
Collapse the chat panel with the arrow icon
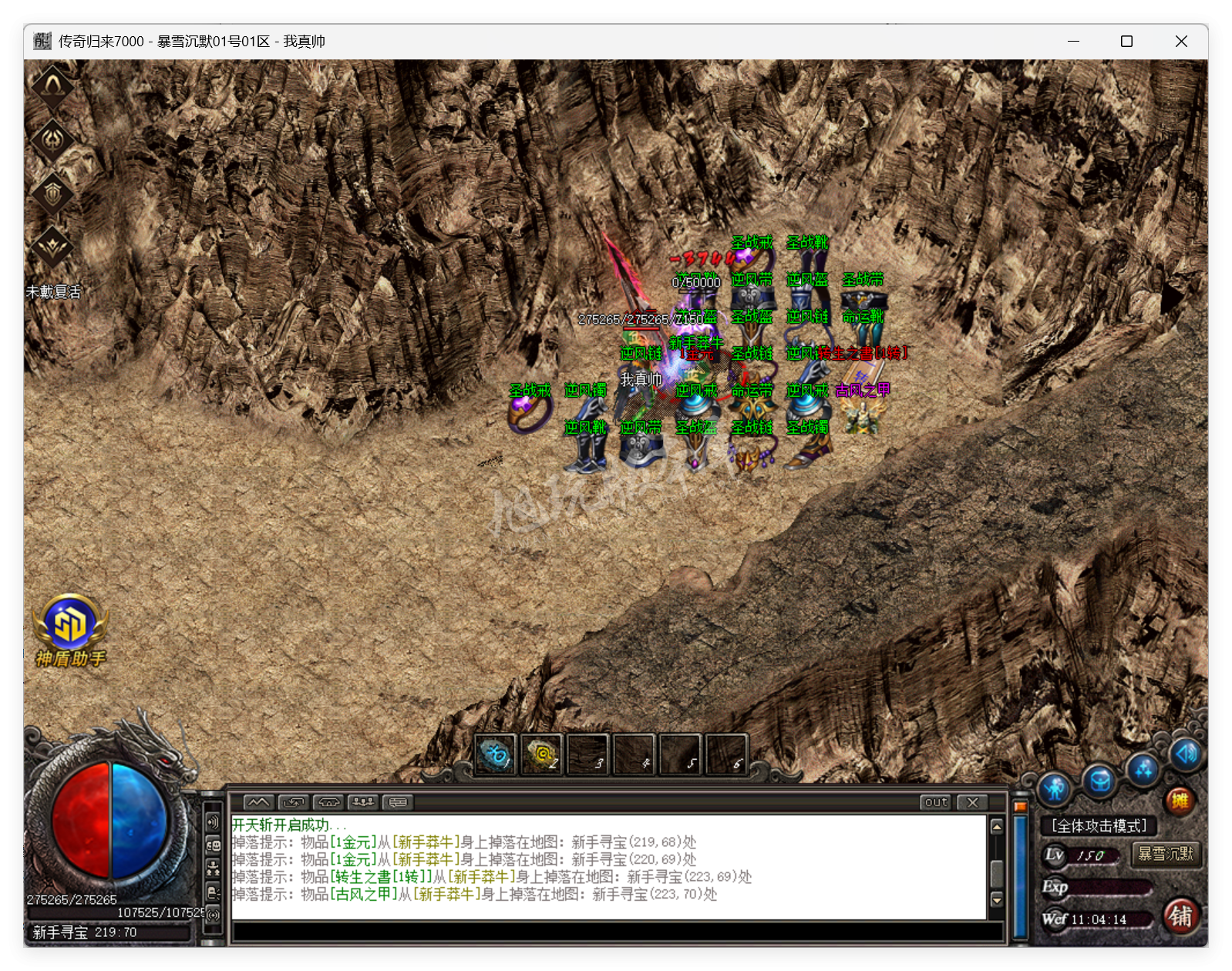tap(257, 802)
